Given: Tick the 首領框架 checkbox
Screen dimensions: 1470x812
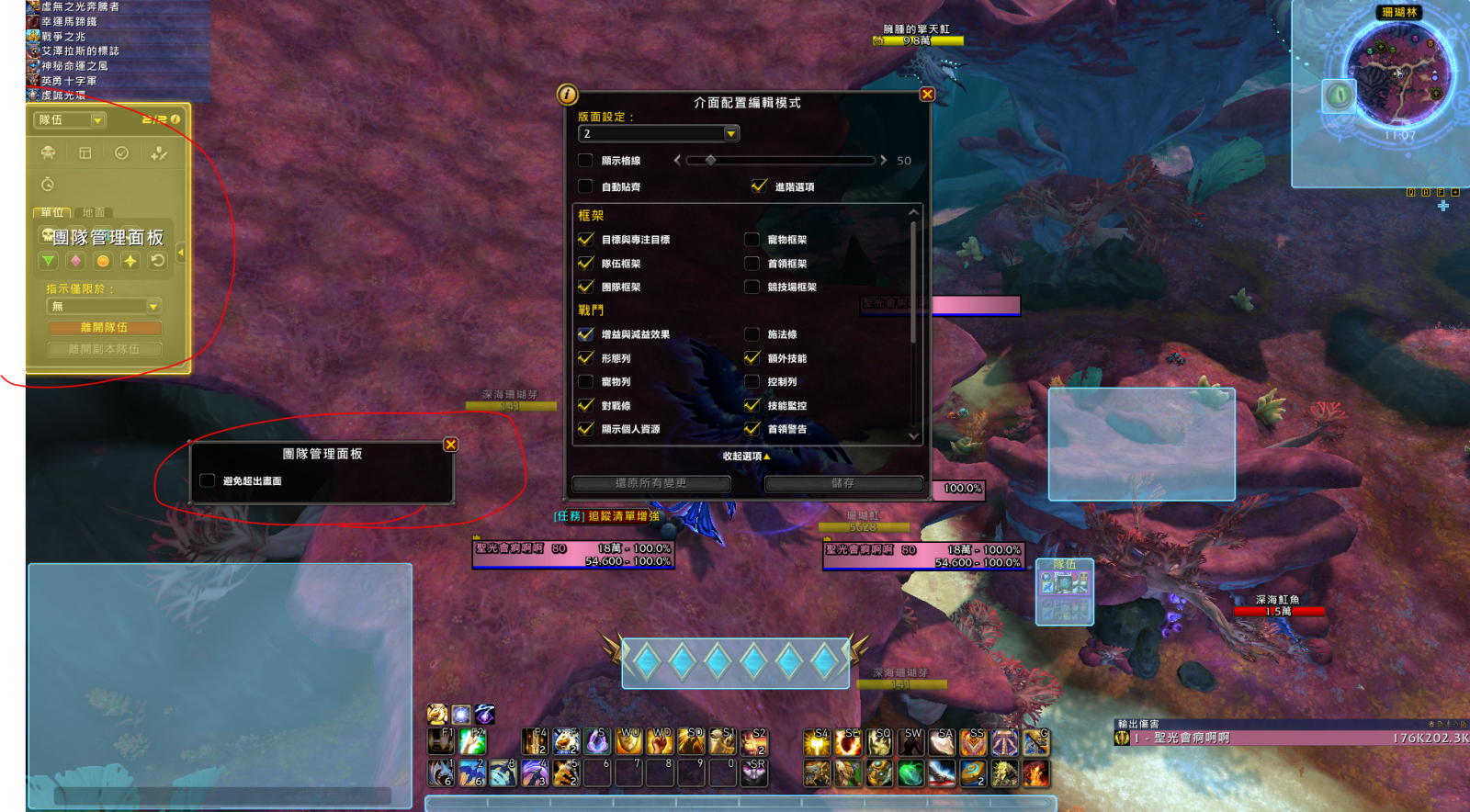Looking at the screenshot, I should (x=752, y=264).
